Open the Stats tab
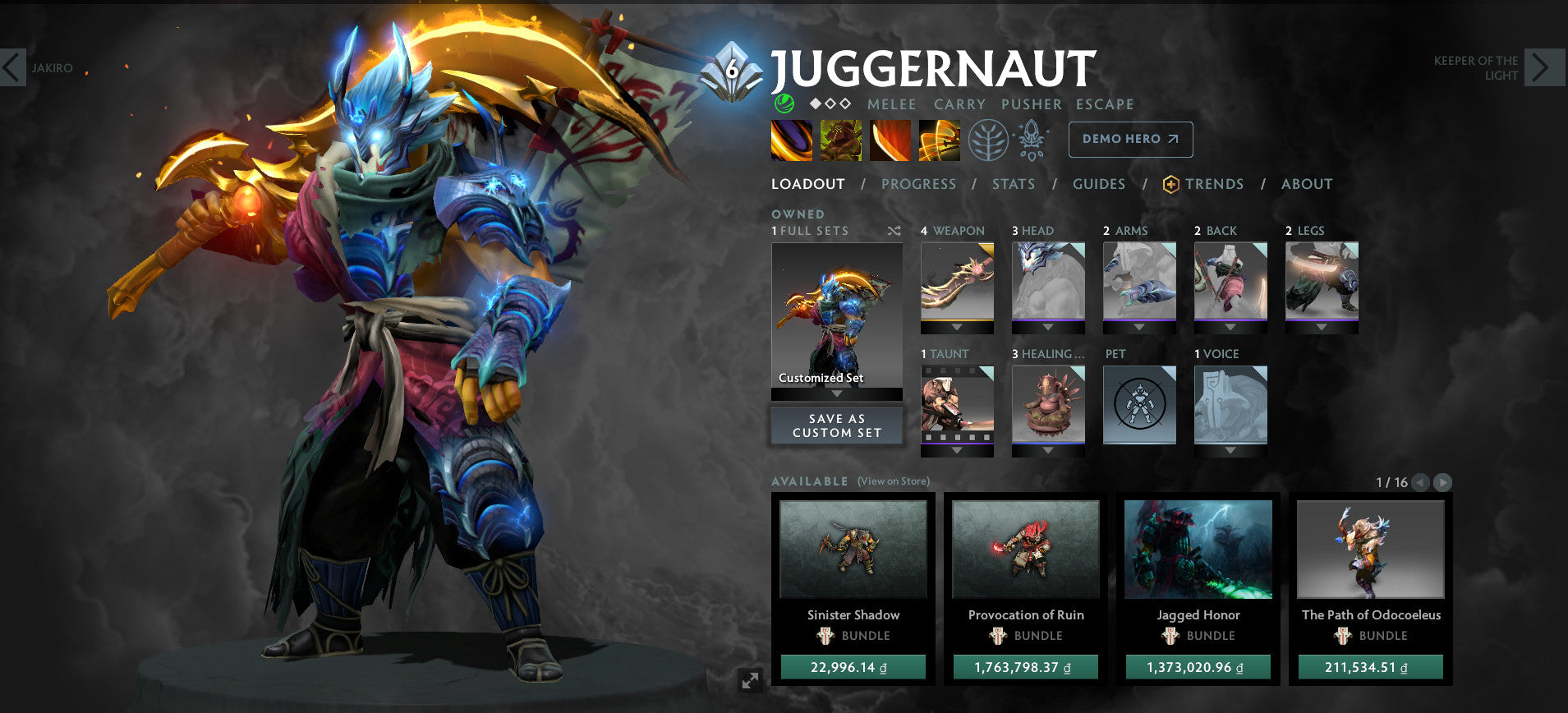This screenshot has height=713, width=1568. [x=1013, y=184]
